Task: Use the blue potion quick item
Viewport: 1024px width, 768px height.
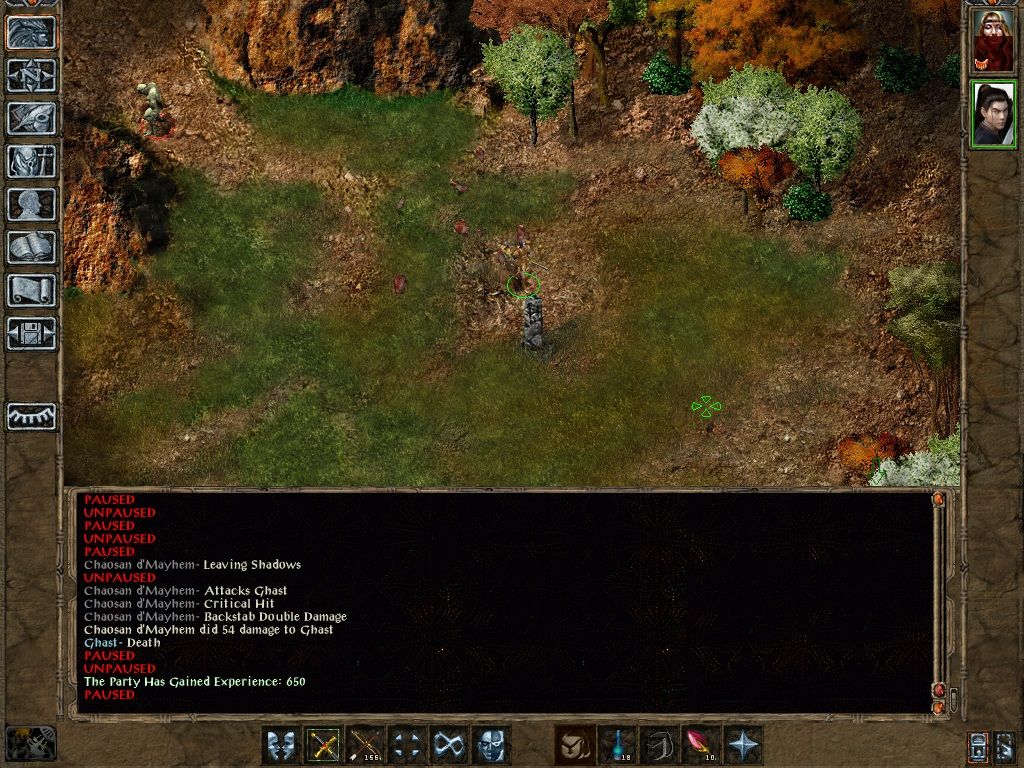Action: [616, 746]
